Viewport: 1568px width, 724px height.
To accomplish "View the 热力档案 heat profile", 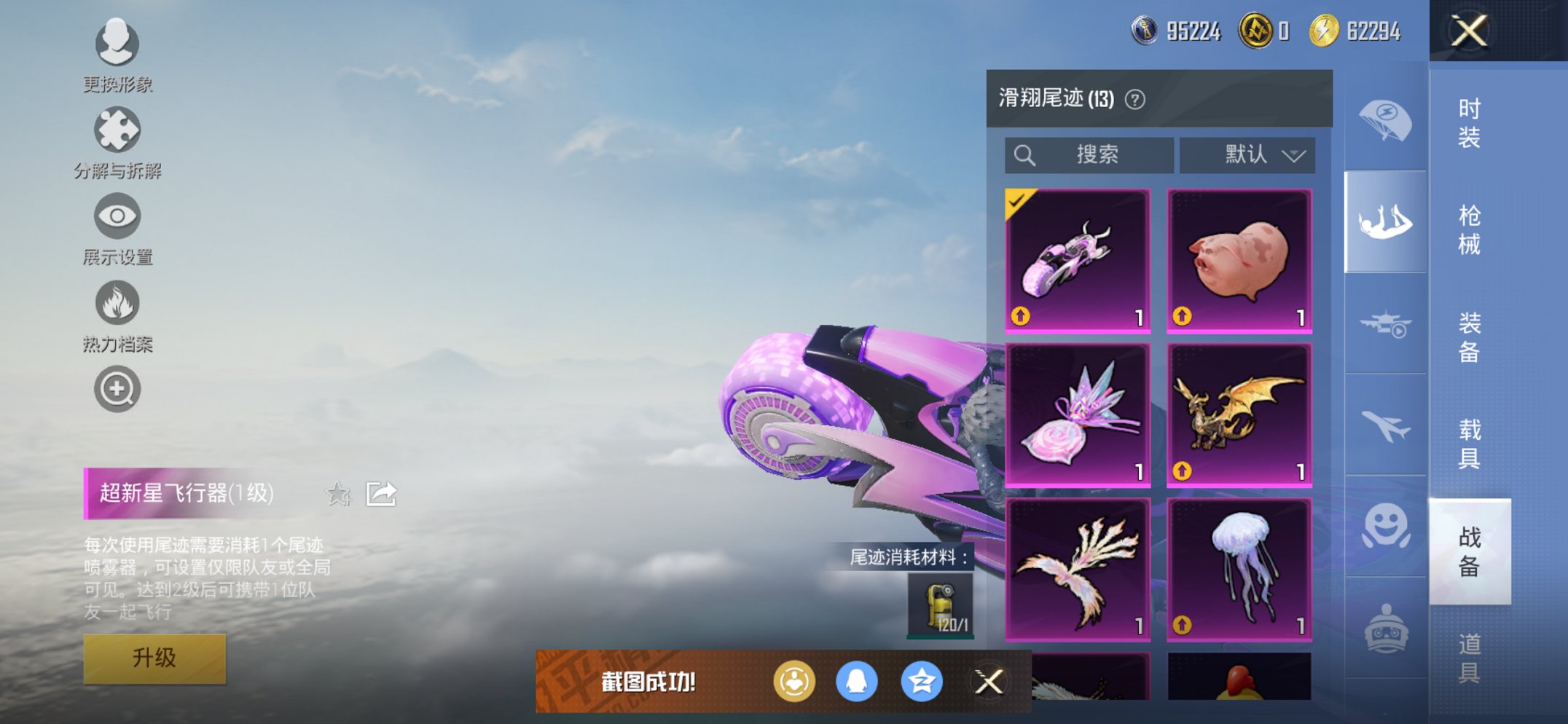I will coord(117,304).
